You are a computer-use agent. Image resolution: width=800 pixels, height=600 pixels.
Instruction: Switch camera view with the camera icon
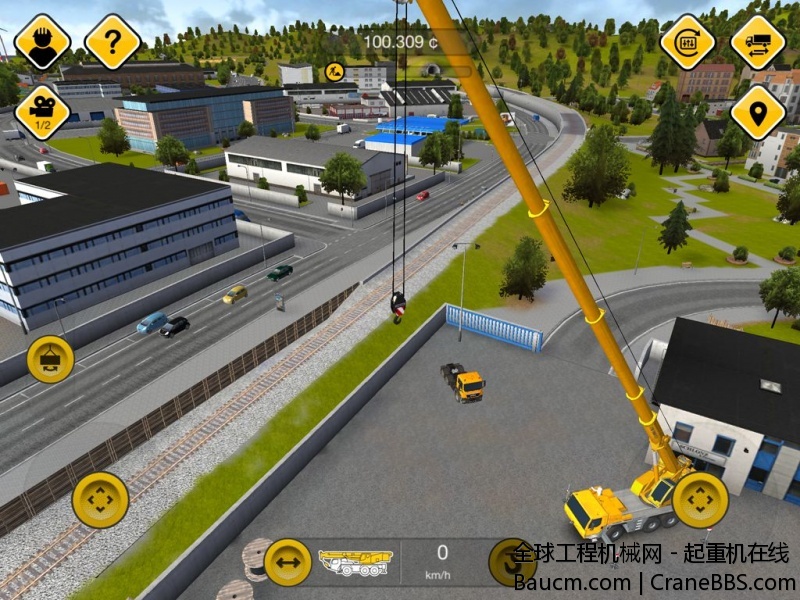pos(42,112)
